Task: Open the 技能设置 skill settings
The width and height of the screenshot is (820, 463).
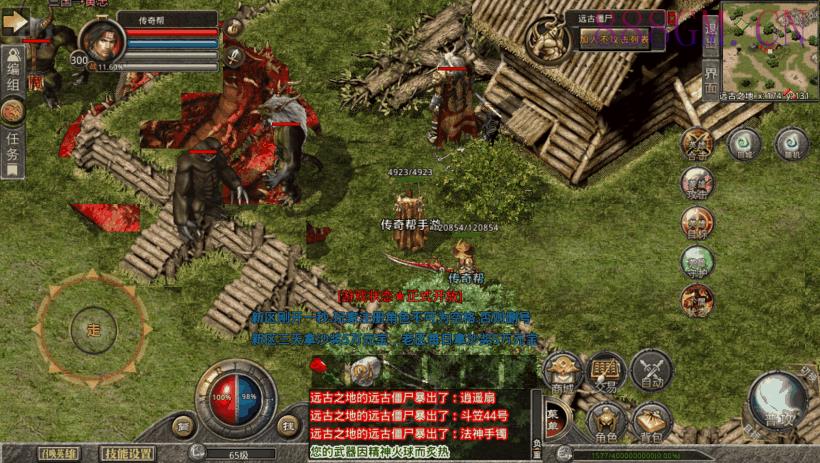Action: point(131,453)
